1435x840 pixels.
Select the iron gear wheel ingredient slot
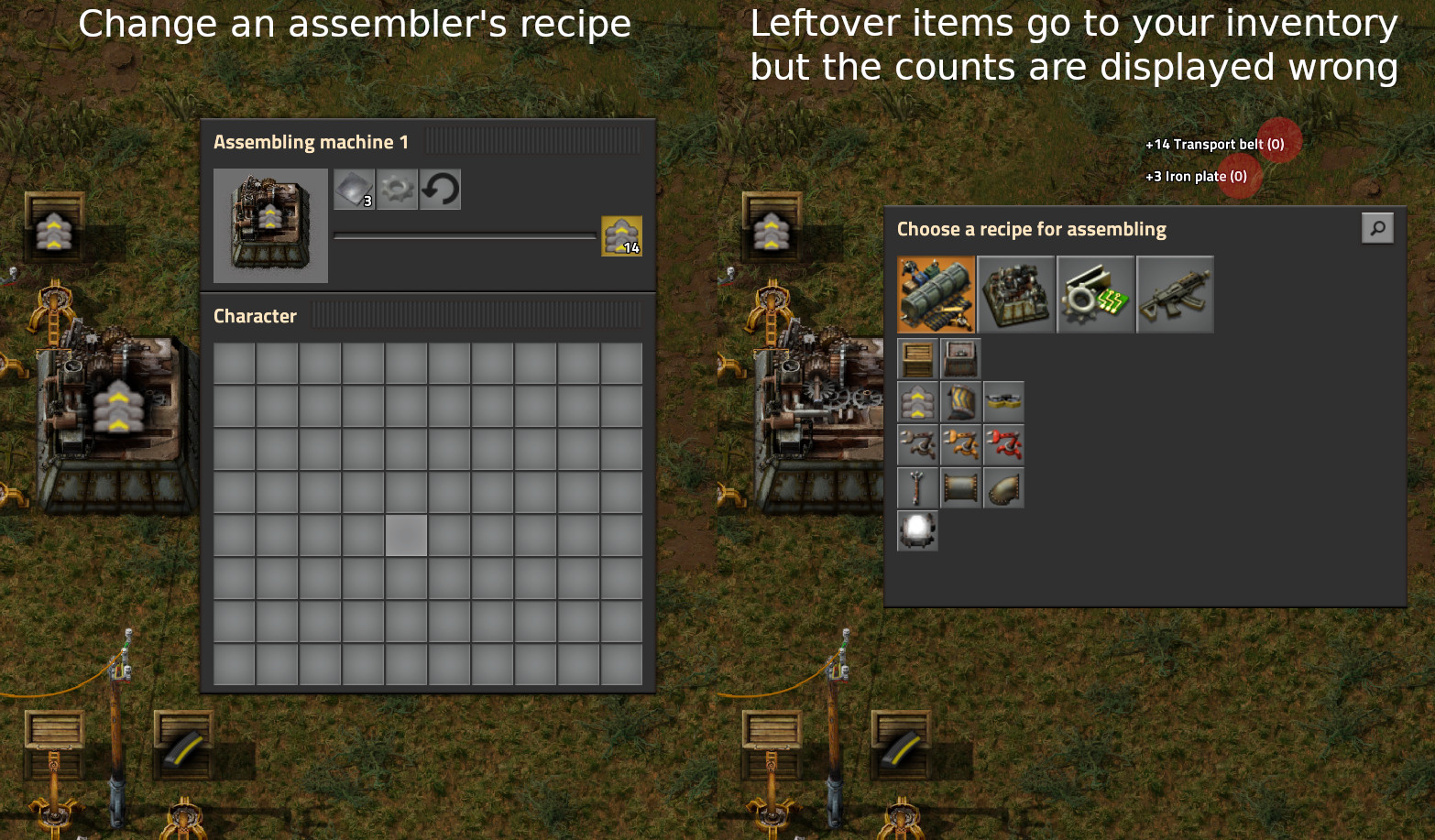click(x=397, y=190)
